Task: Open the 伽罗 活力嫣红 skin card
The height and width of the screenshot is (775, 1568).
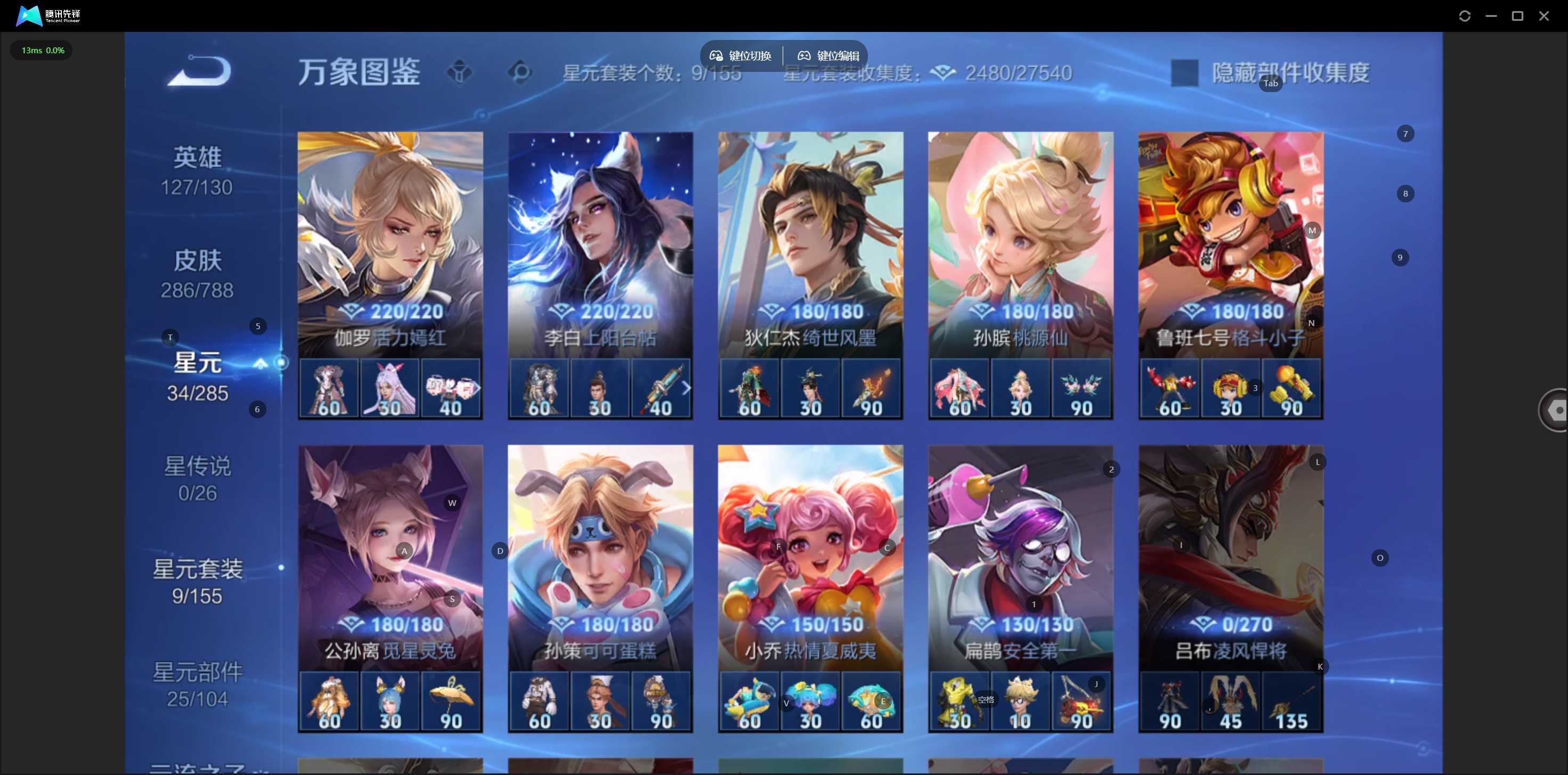Action: [x=390, y=243]
